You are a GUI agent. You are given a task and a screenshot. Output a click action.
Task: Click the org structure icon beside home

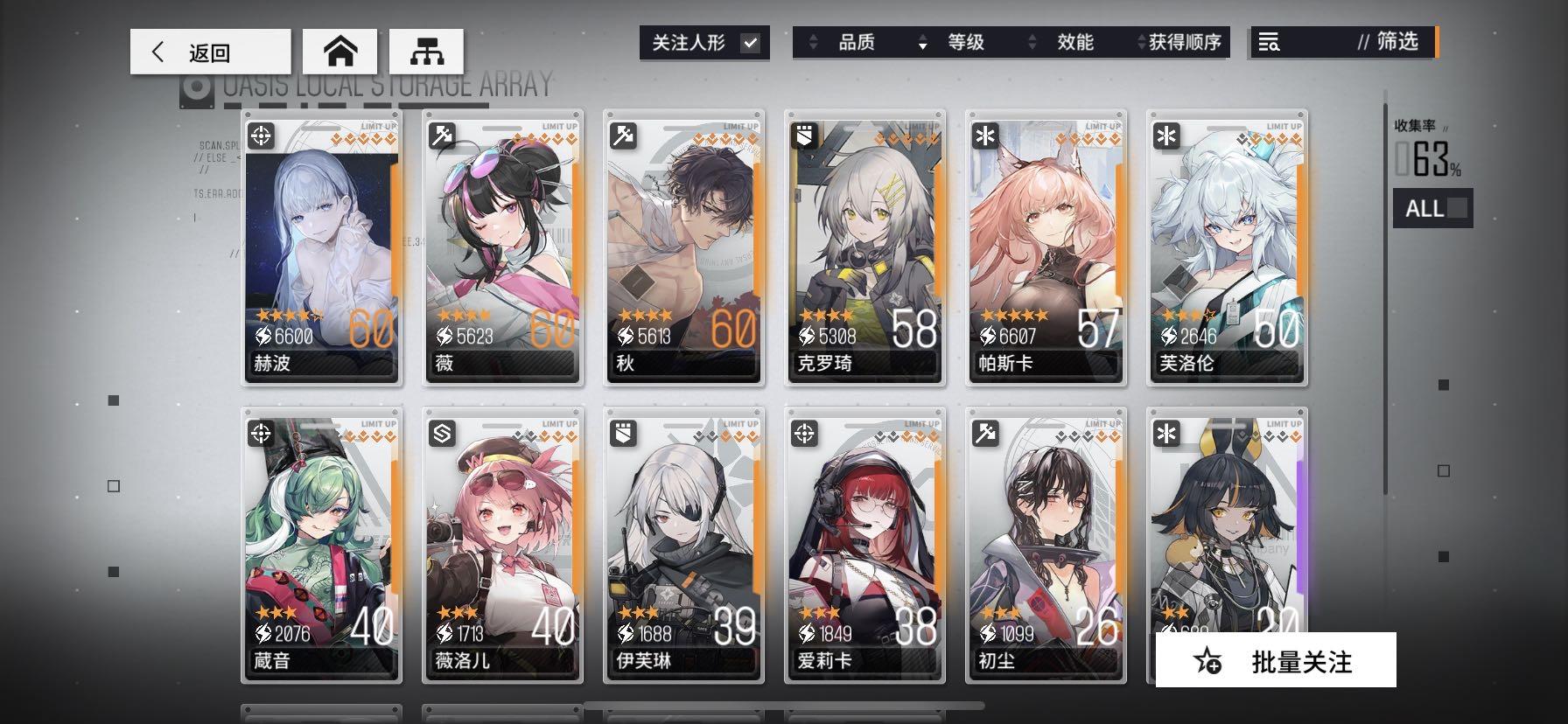coord(426,51)
